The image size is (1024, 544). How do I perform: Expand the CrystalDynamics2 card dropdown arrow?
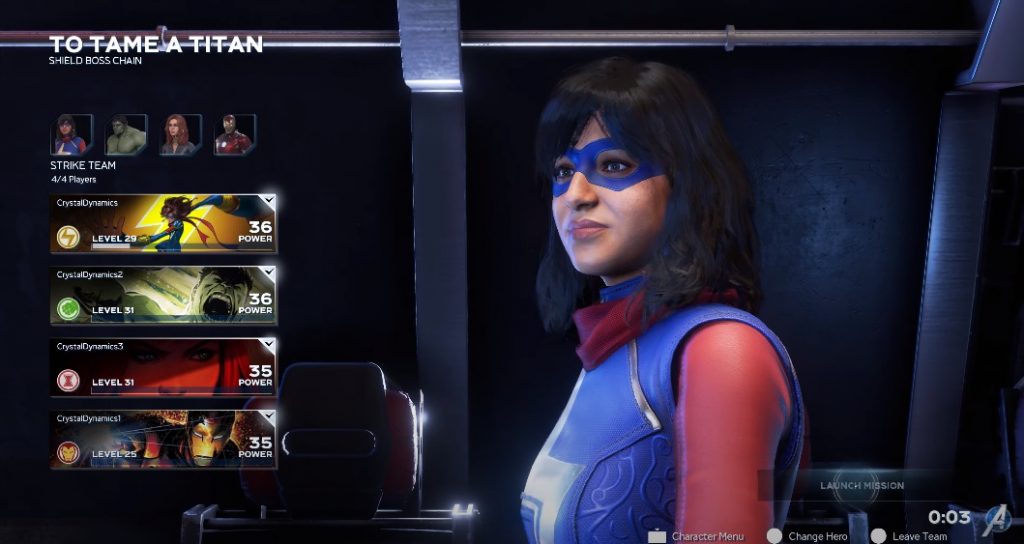click(268, 272)
